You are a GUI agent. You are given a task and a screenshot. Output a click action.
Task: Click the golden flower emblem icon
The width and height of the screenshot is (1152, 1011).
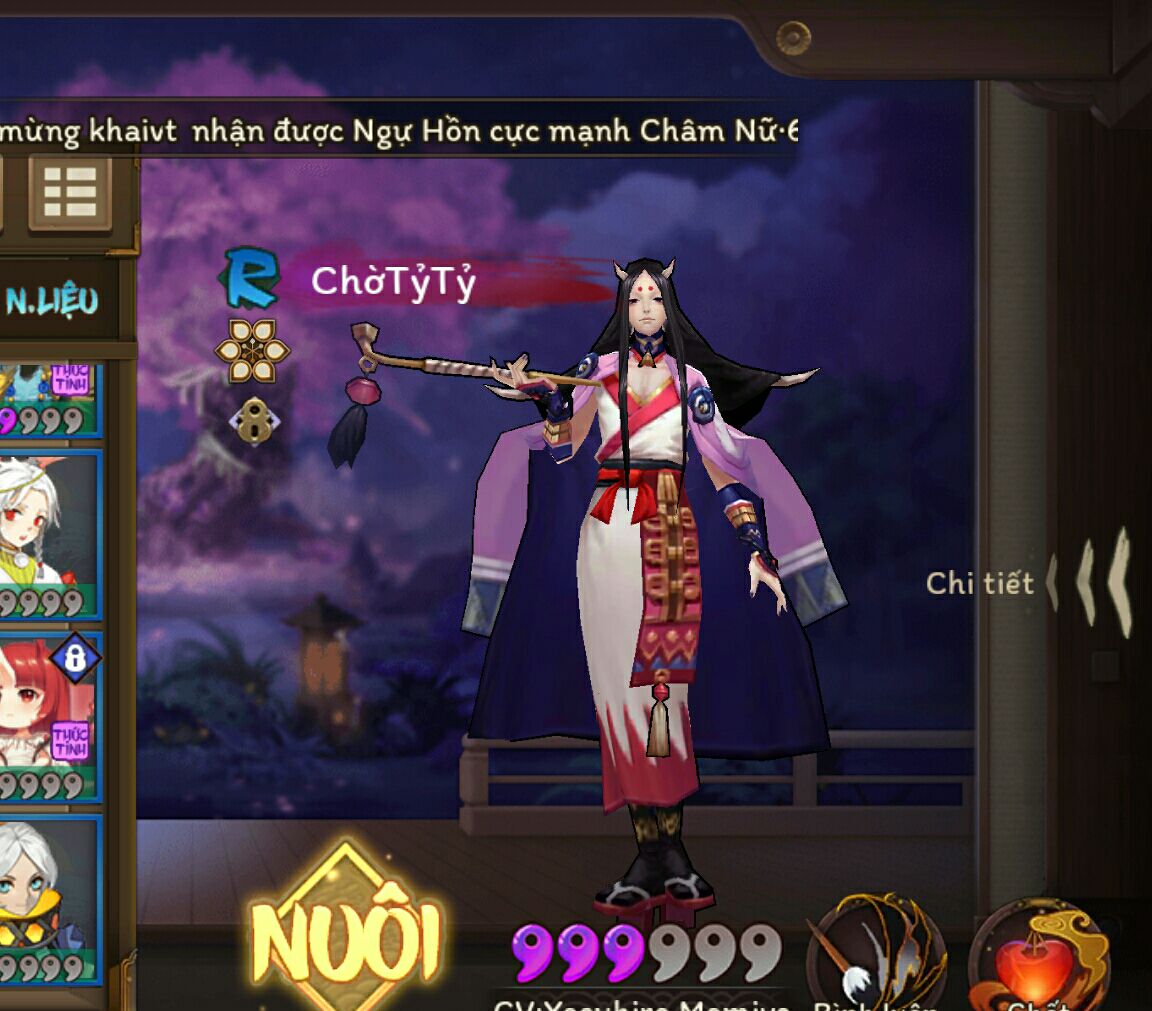[x=252, y=352]
